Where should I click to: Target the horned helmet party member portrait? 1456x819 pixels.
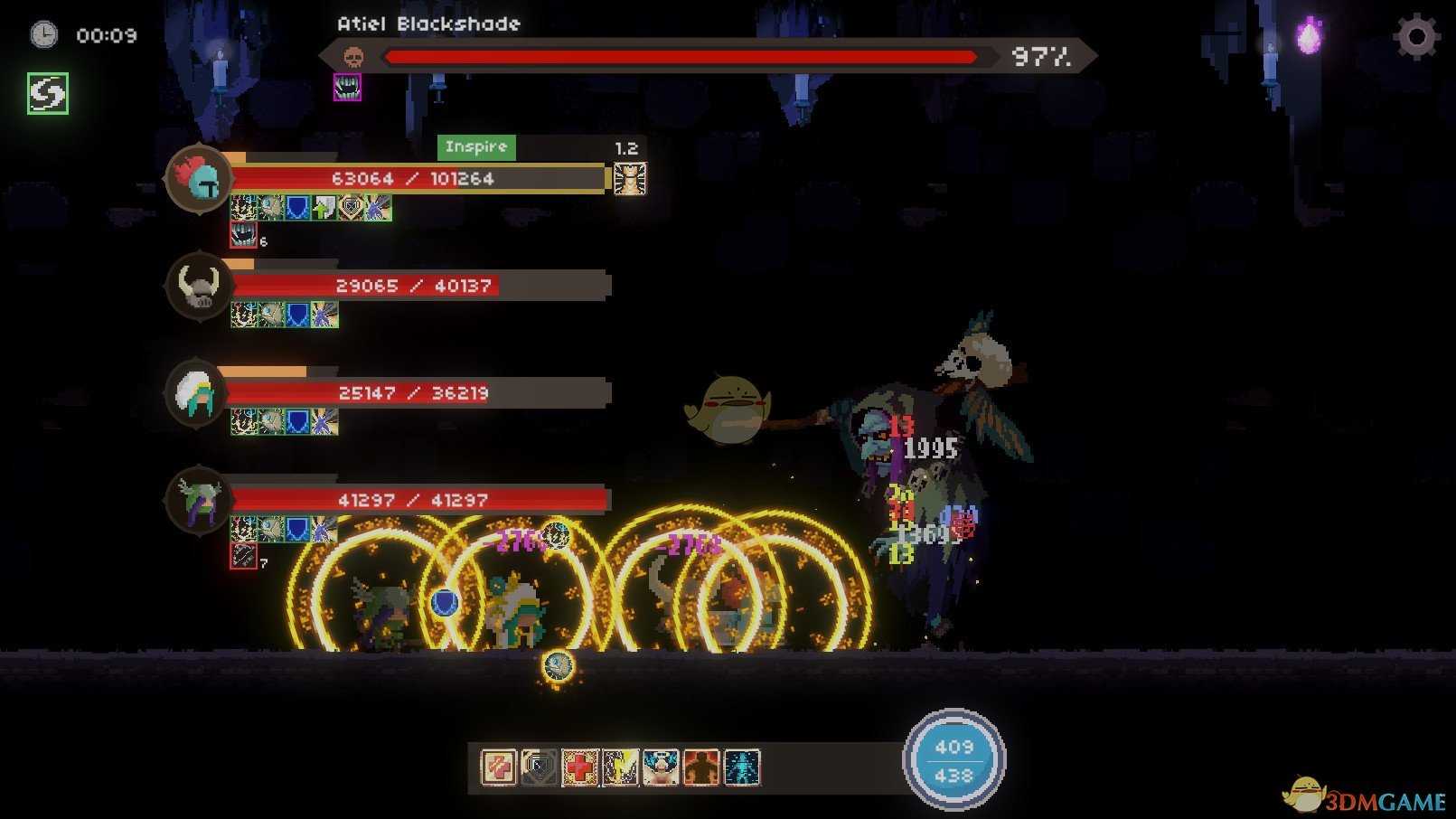pos(199,287)
